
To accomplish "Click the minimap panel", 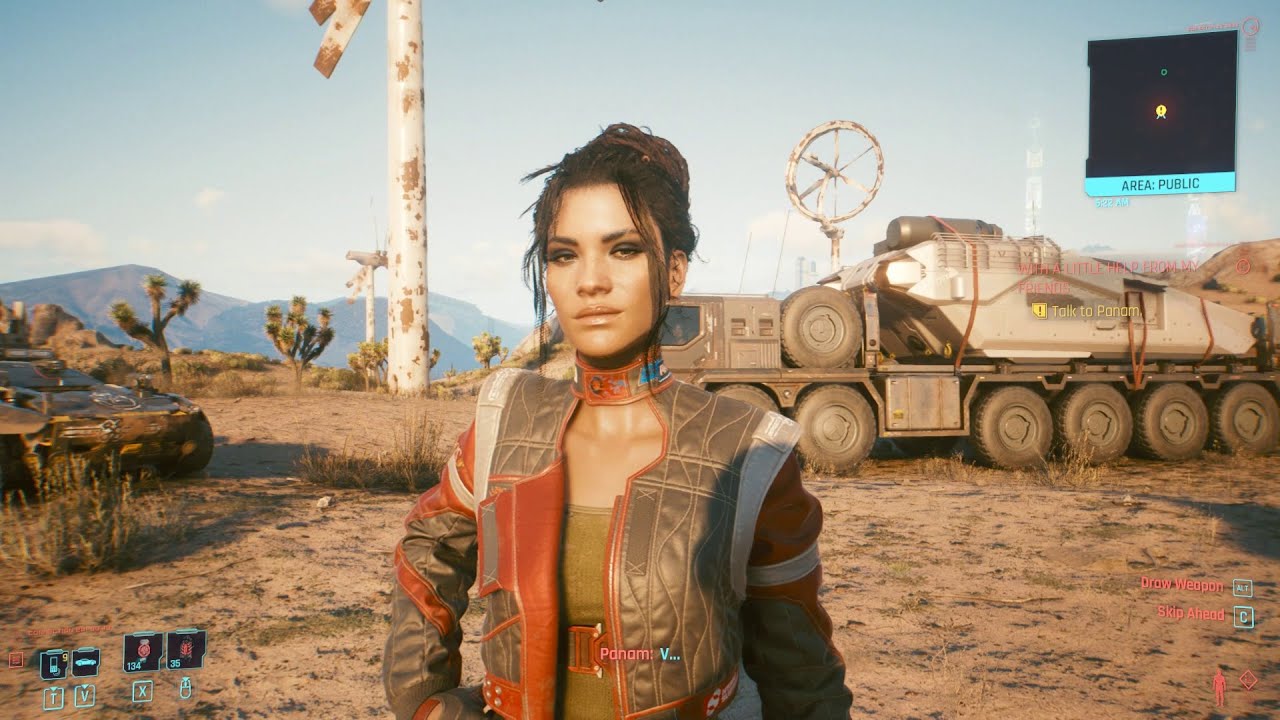I will (x=1161, y=103).
